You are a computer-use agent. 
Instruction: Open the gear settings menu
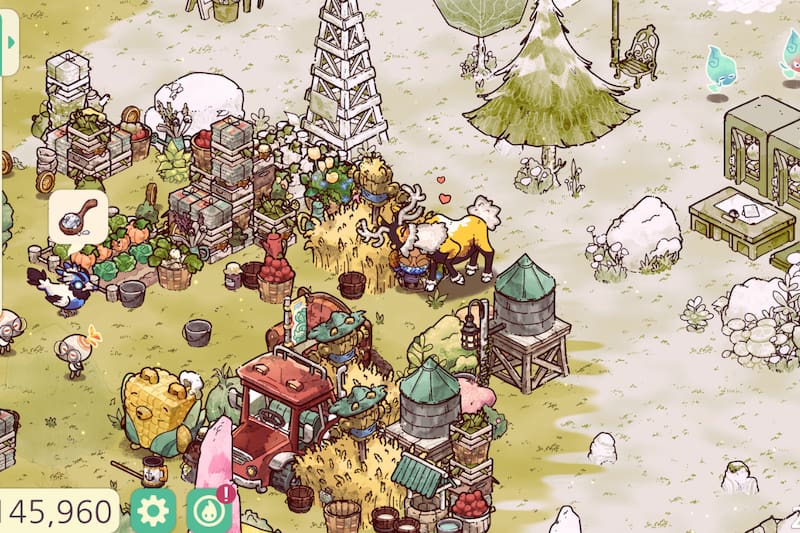pos(153,511)
